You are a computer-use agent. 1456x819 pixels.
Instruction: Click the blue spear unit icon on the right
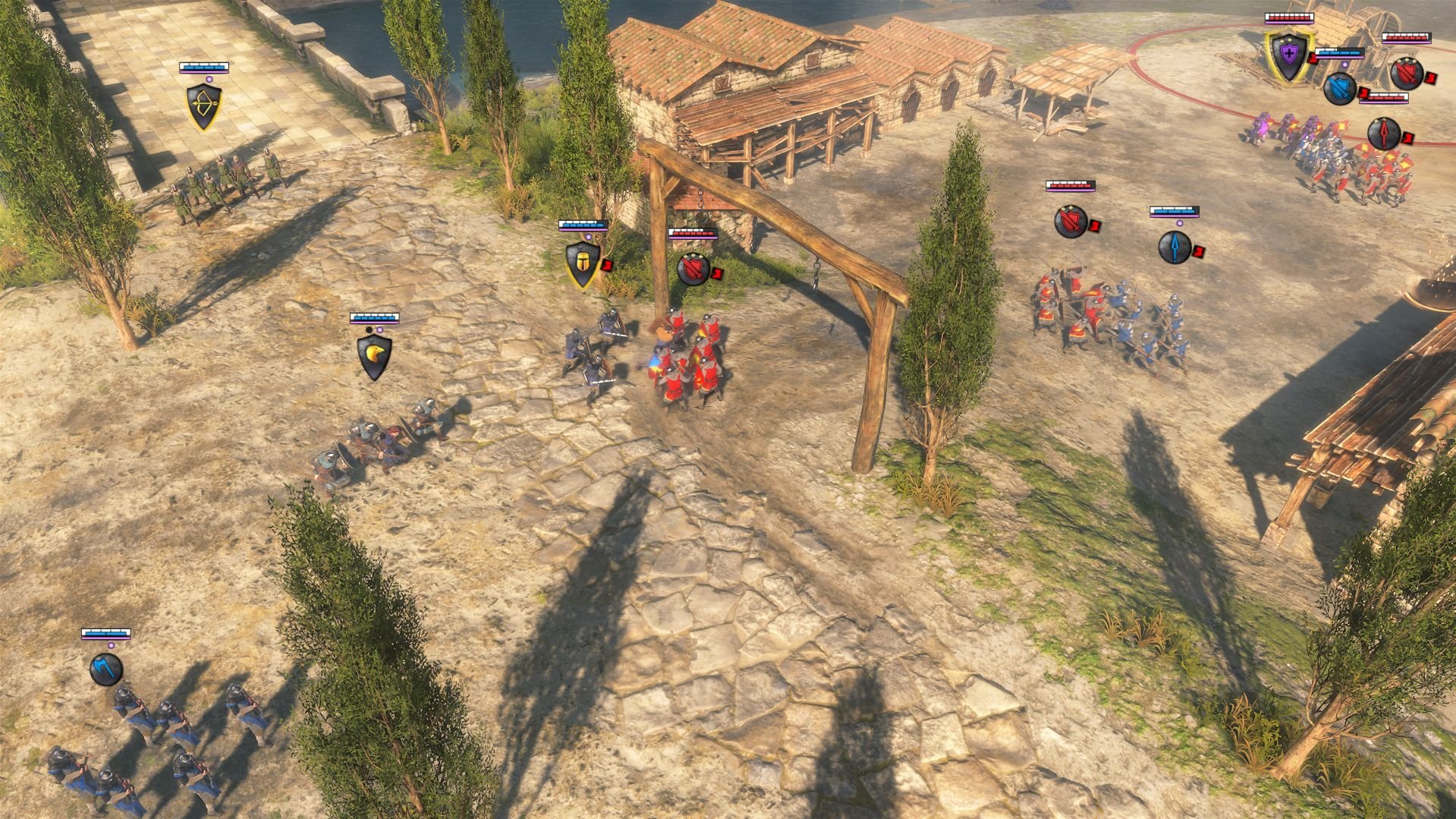[1175, 247]
